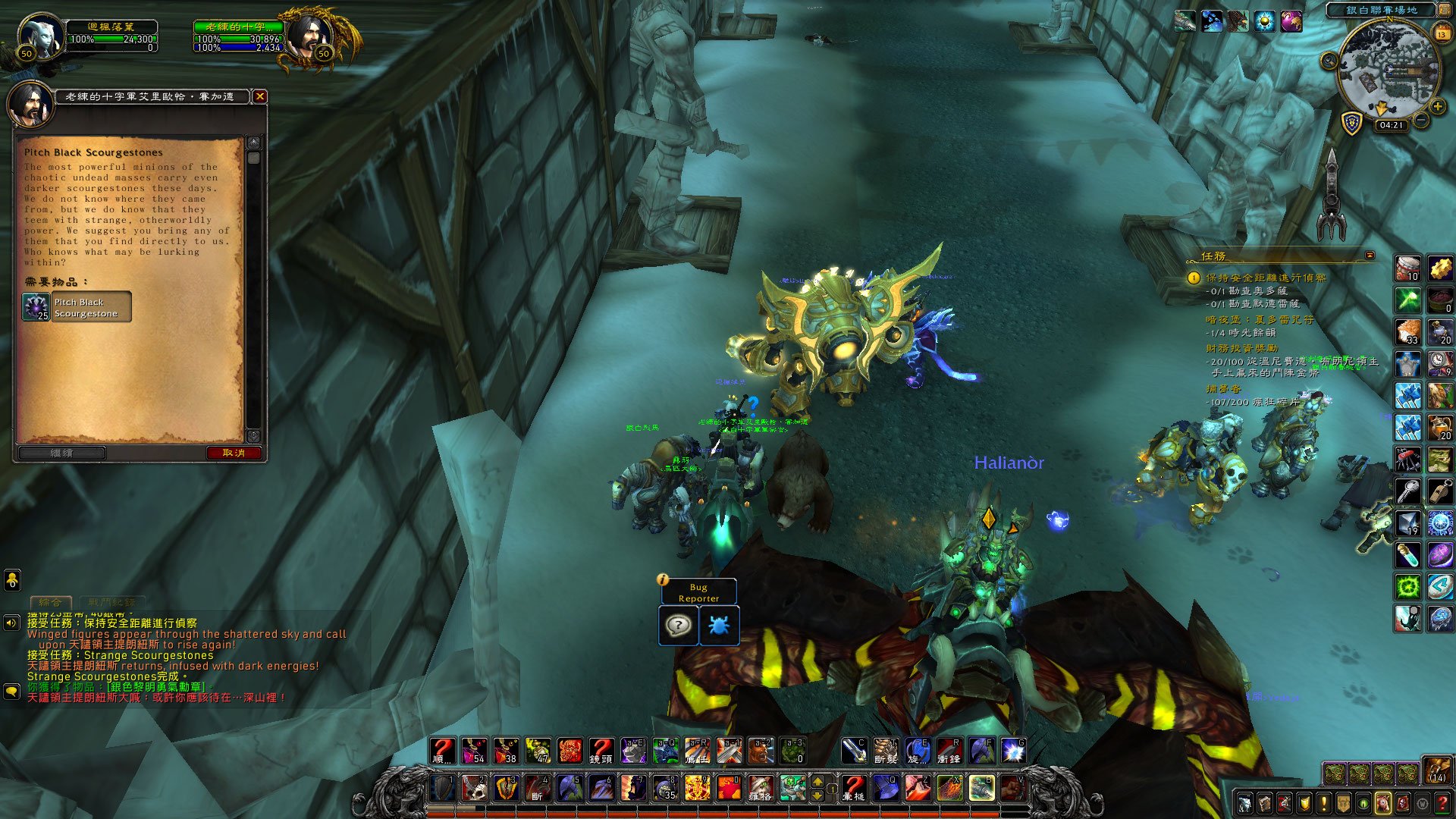Click the Bug Reporter question mark button

point(678,626)
